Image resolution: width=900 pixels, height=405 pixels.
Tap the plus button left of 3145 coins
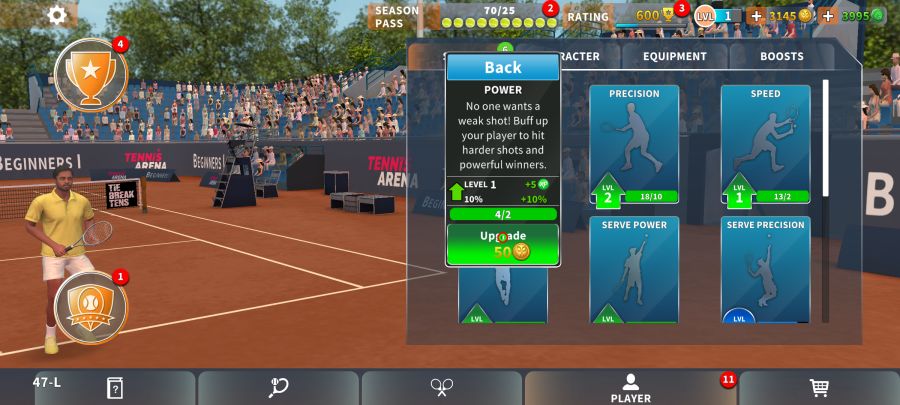755,16
